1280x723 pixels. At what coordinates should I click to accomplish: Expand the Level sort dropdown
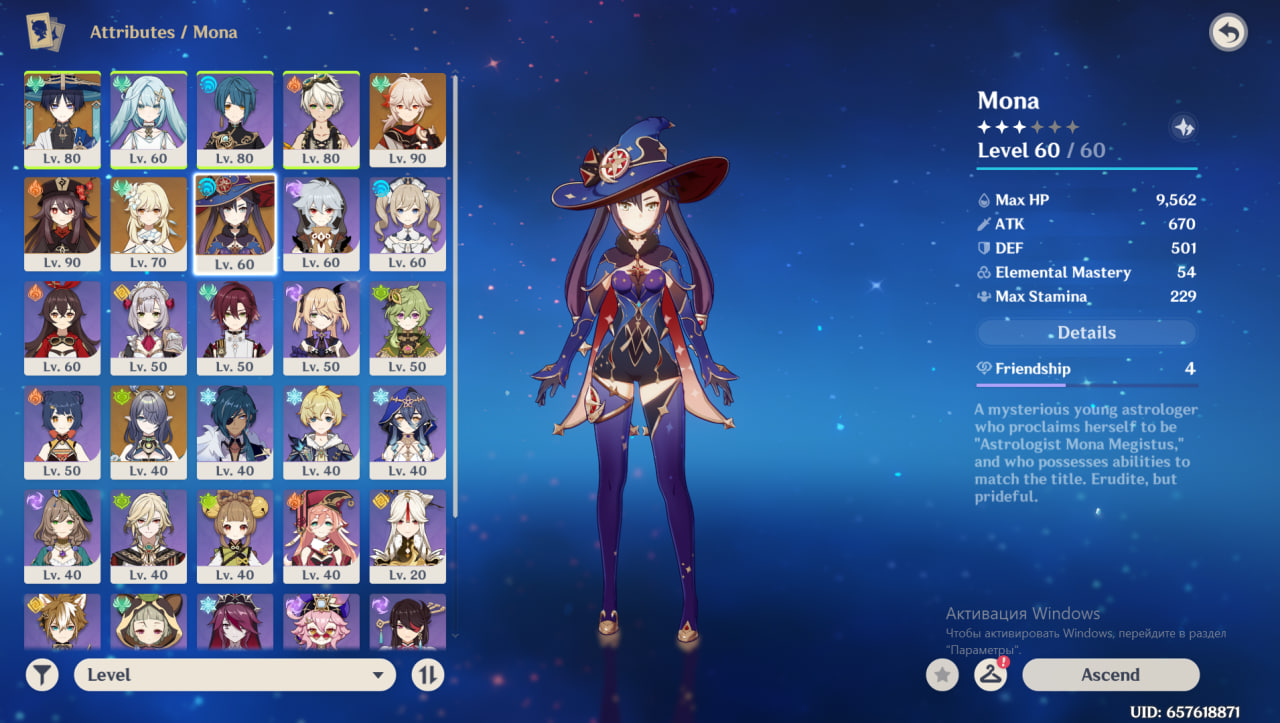click(x=234, y=675)
